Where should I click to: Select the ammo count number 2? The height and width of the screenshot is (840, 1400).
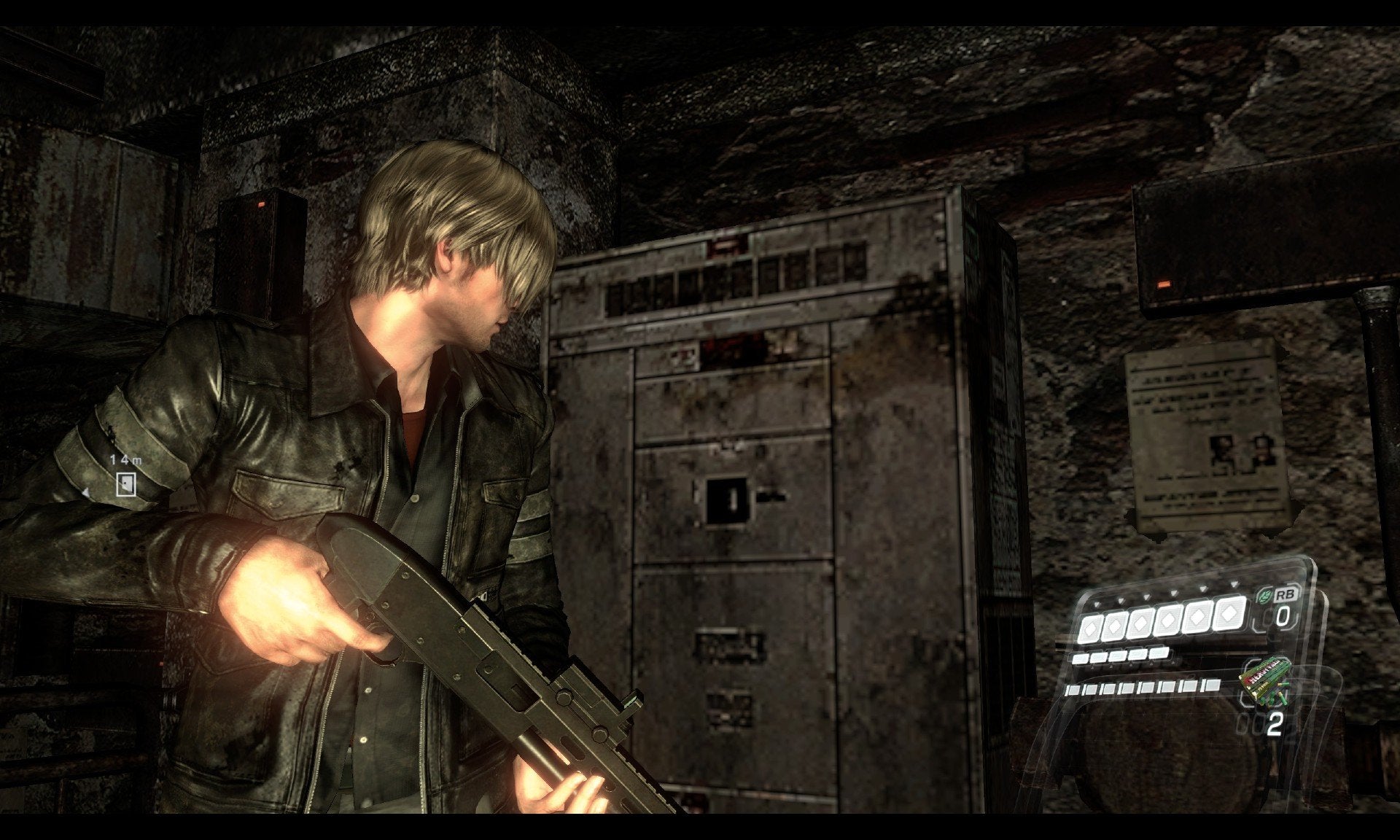pos(1273,723)
